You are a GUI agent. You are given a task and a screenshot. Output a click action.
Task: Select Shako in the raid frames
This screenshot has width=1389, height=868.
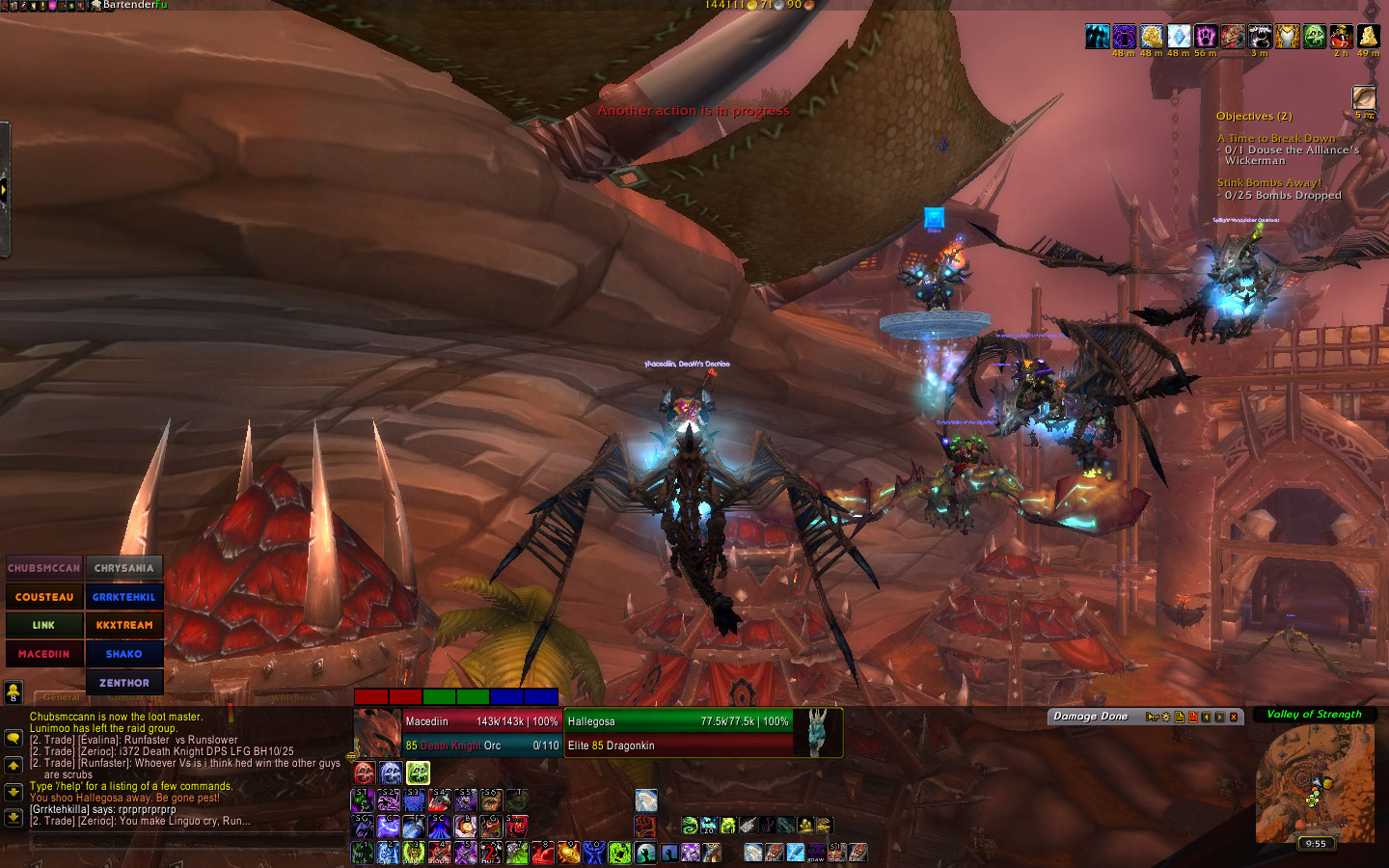(x=124, y=654)
